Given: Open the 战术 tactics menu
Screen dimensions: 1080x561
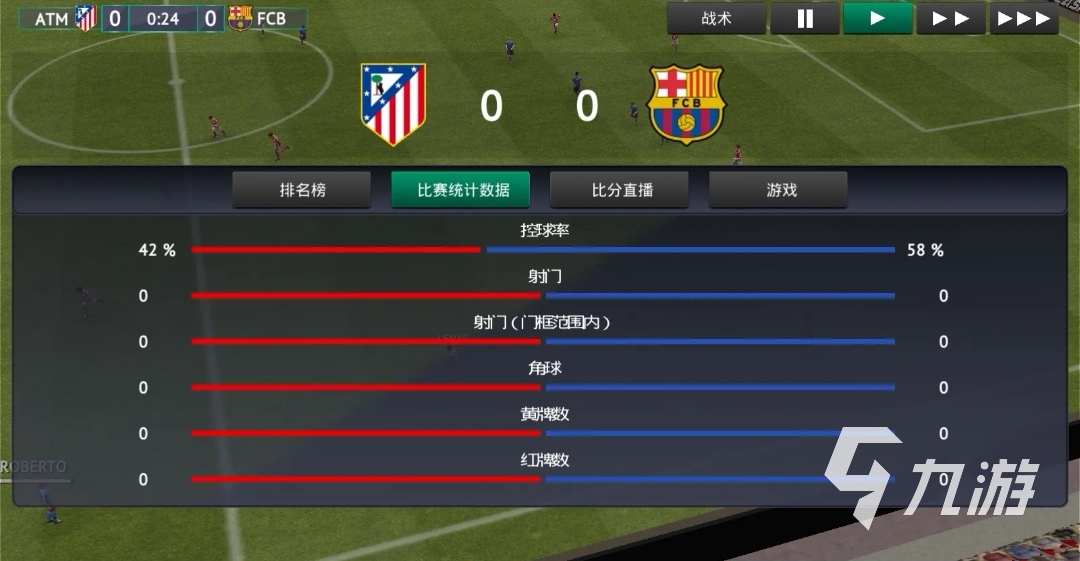Looking at the screenshot, I should tap(716, 18).
